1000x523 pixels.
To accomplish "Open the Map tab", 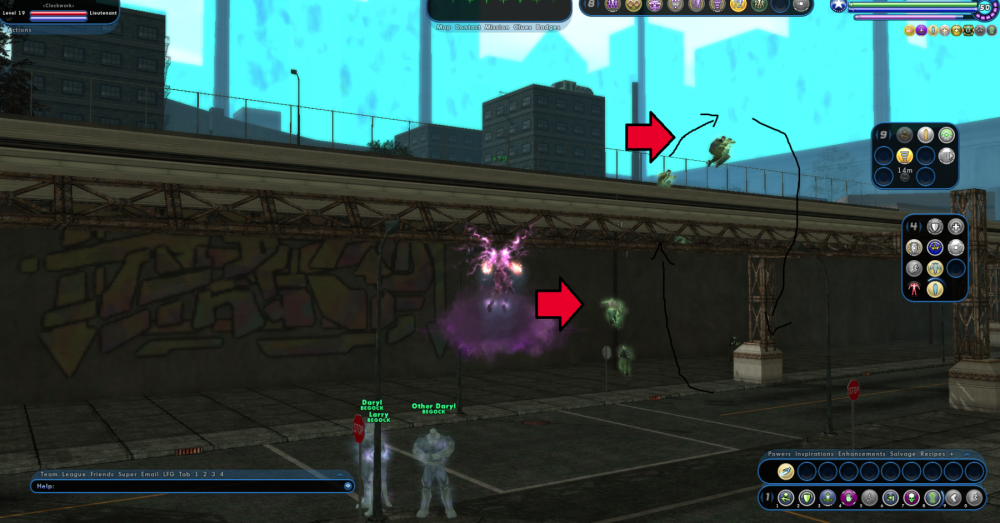I will tap(443, 27).
